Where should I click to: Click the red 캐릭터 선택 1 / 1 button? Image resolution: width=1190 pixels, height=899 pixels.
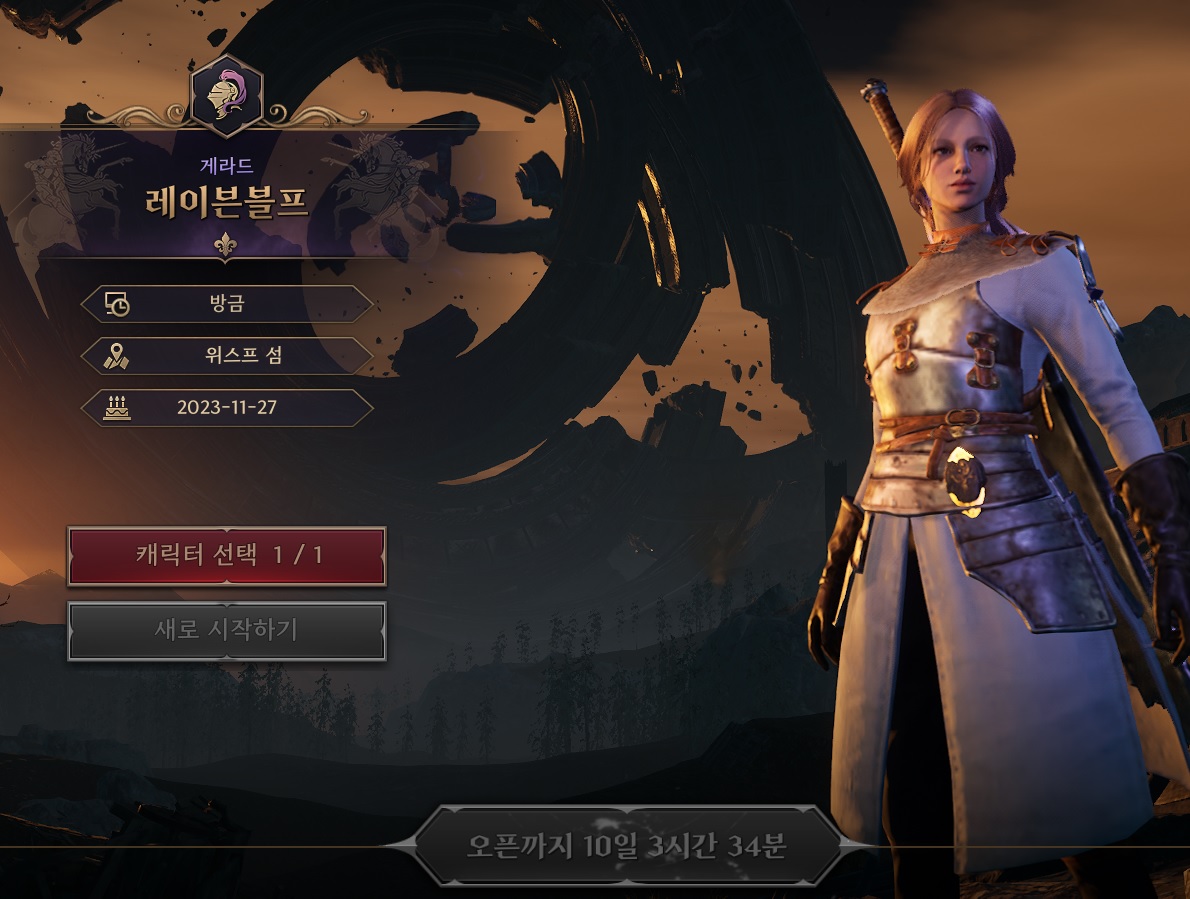pyautogui.click(x=227, y=556)
